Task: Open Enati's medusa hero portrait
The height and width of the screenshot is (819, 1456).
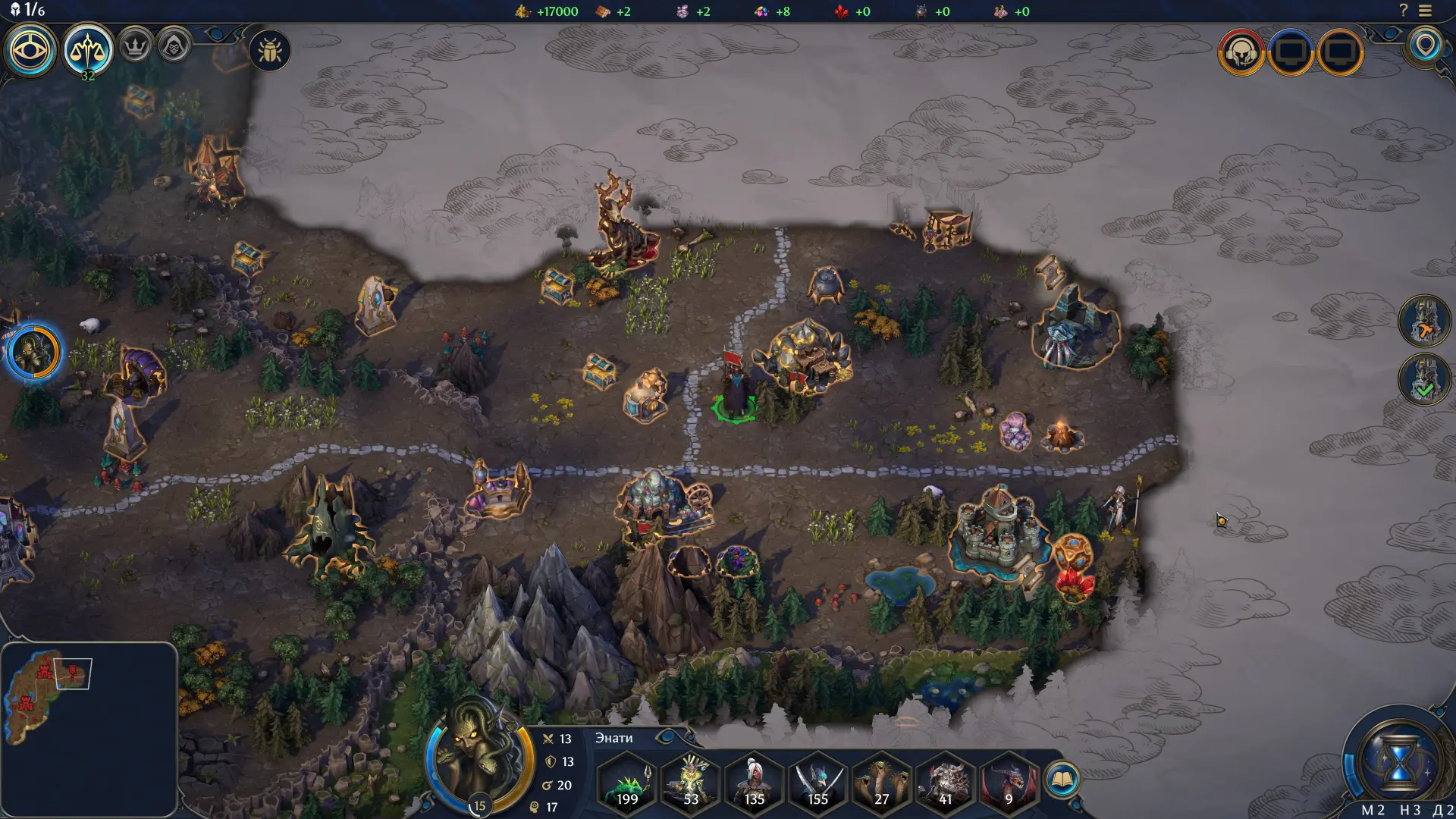Action: pos(479,758)
